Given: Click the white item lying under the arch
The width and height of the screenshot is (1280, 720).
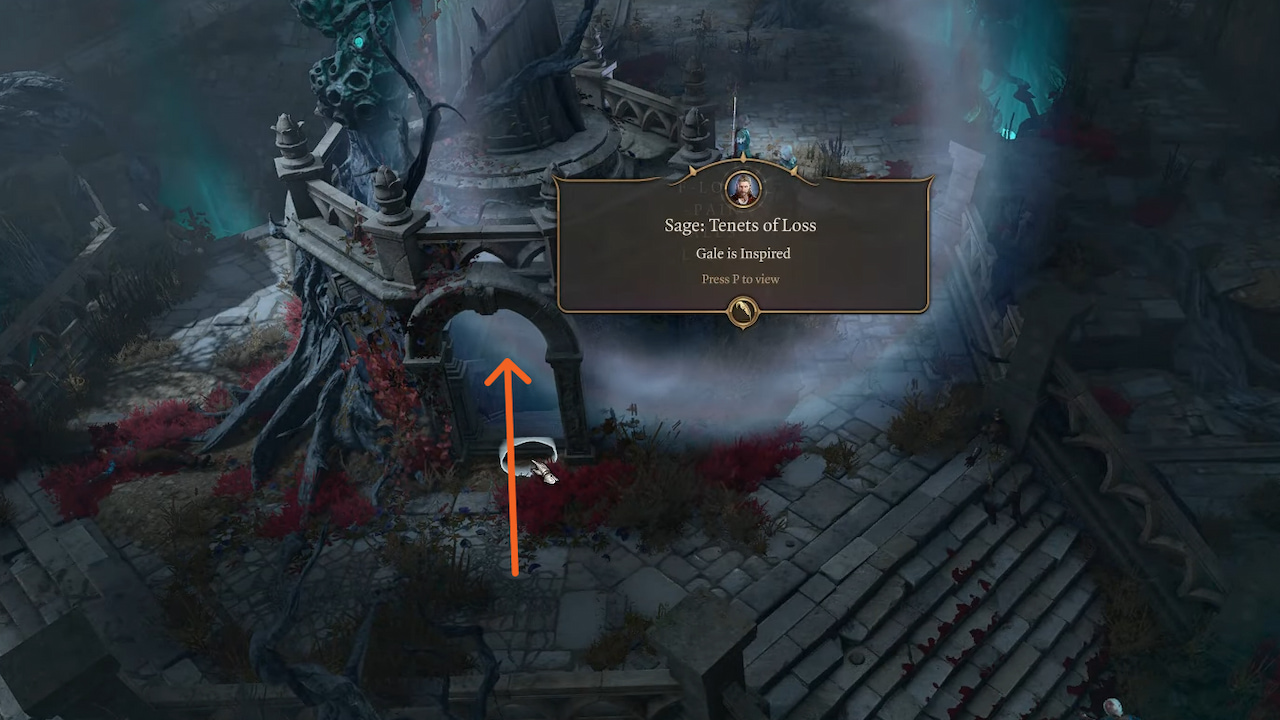Looking at the screenshot, I should pos(527,455).
